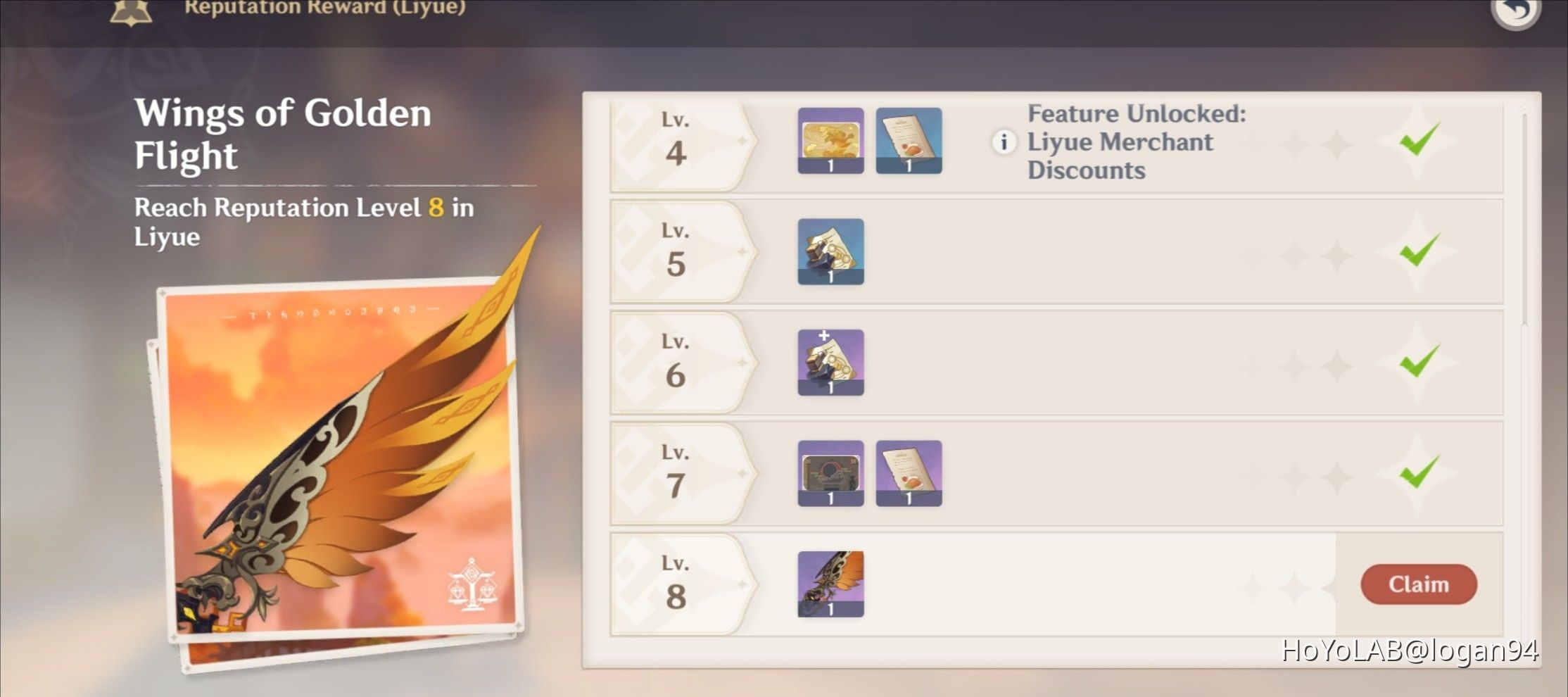Screen dimensions: 1568x697
Task: Select the Wings of Golden Flight glider icon
Action: (830, 583)
